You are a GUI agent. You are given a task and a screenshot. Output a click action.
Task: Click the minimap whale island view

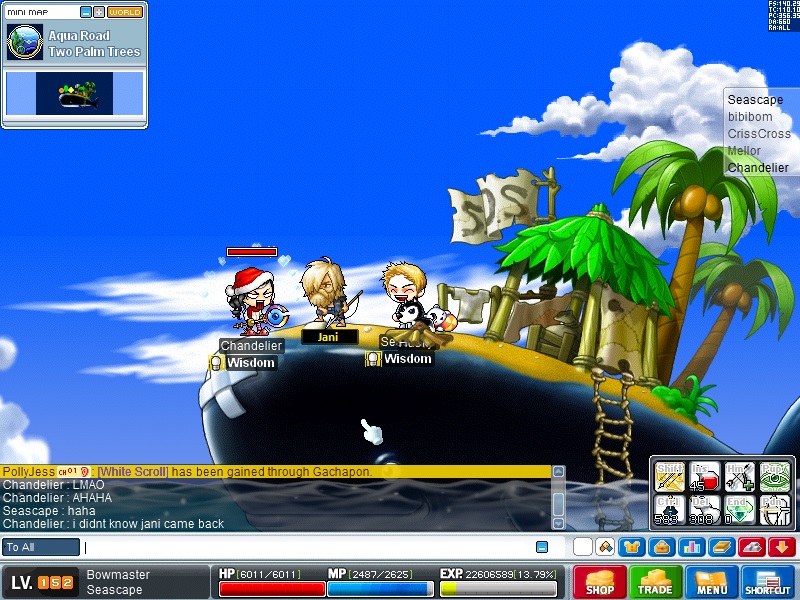(74, 93)
